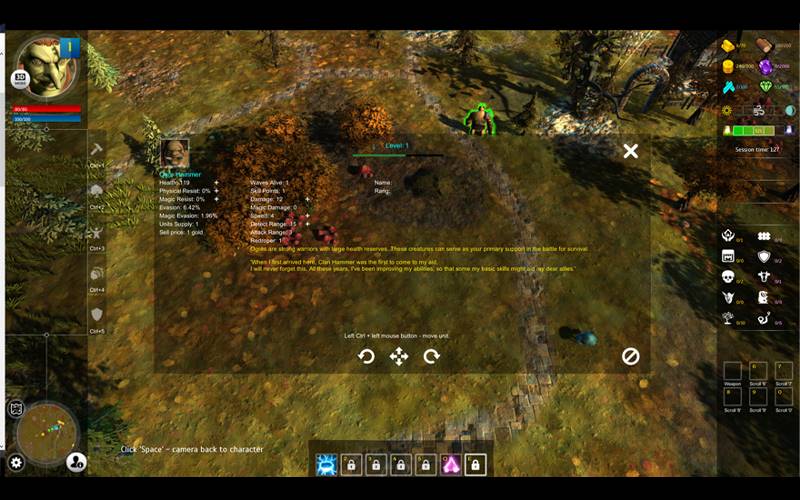Select the orc hero portrait

click(45, 66)
